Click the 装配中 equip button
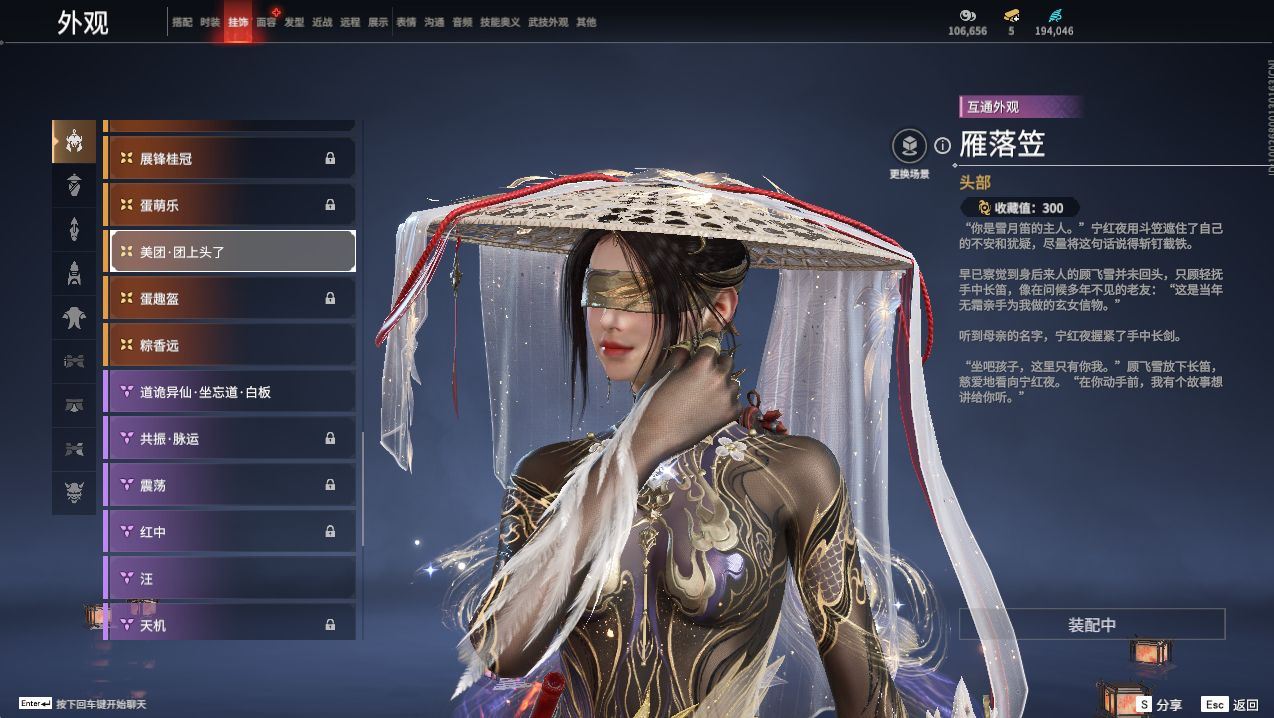 tap(1092, 625)
